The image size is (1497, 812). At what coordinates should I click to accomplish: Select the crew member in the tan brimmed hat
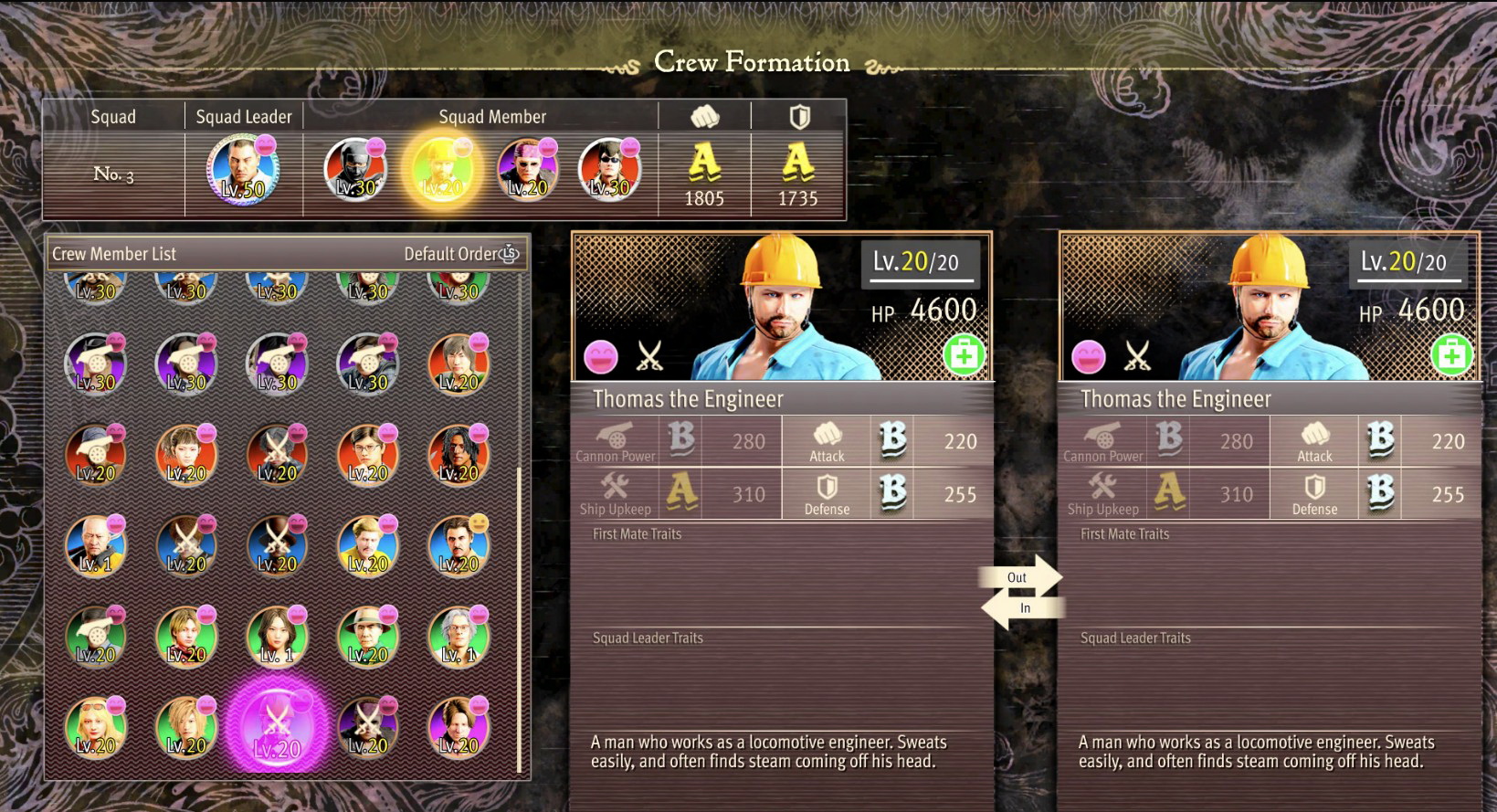367,637
